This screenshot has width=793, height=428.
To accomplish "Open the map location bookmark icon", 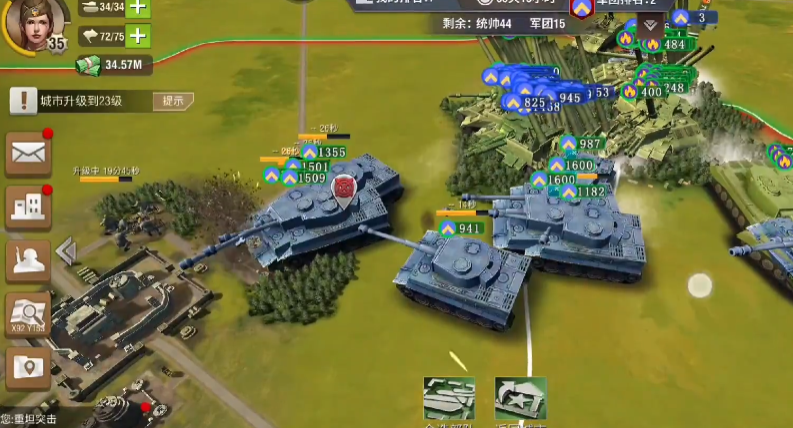I will click(x=28, y=368).
